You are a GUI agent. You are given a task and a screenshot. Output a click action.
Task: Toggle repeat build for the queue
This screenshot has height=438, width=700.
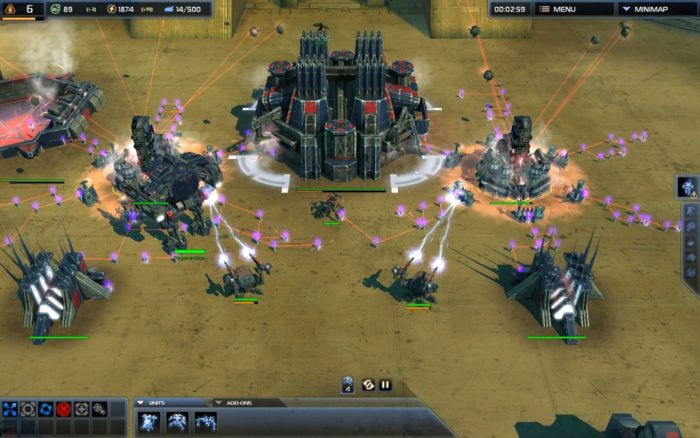[367, 384]
